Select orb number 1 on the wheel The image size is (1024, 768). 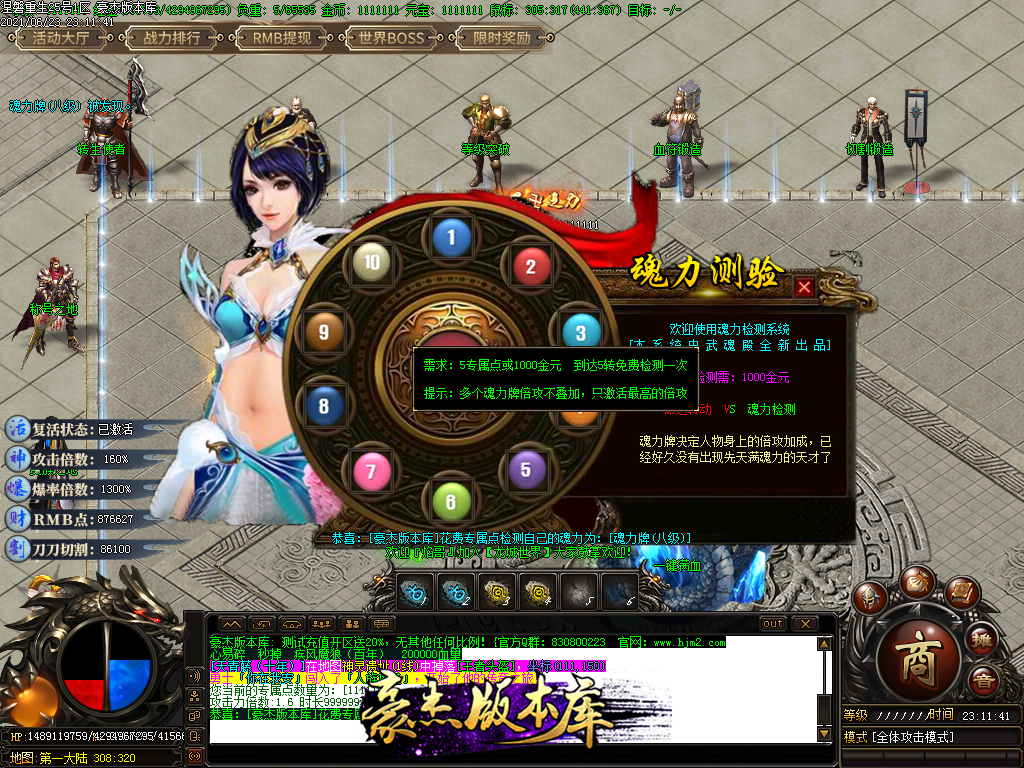coord(451,238)
